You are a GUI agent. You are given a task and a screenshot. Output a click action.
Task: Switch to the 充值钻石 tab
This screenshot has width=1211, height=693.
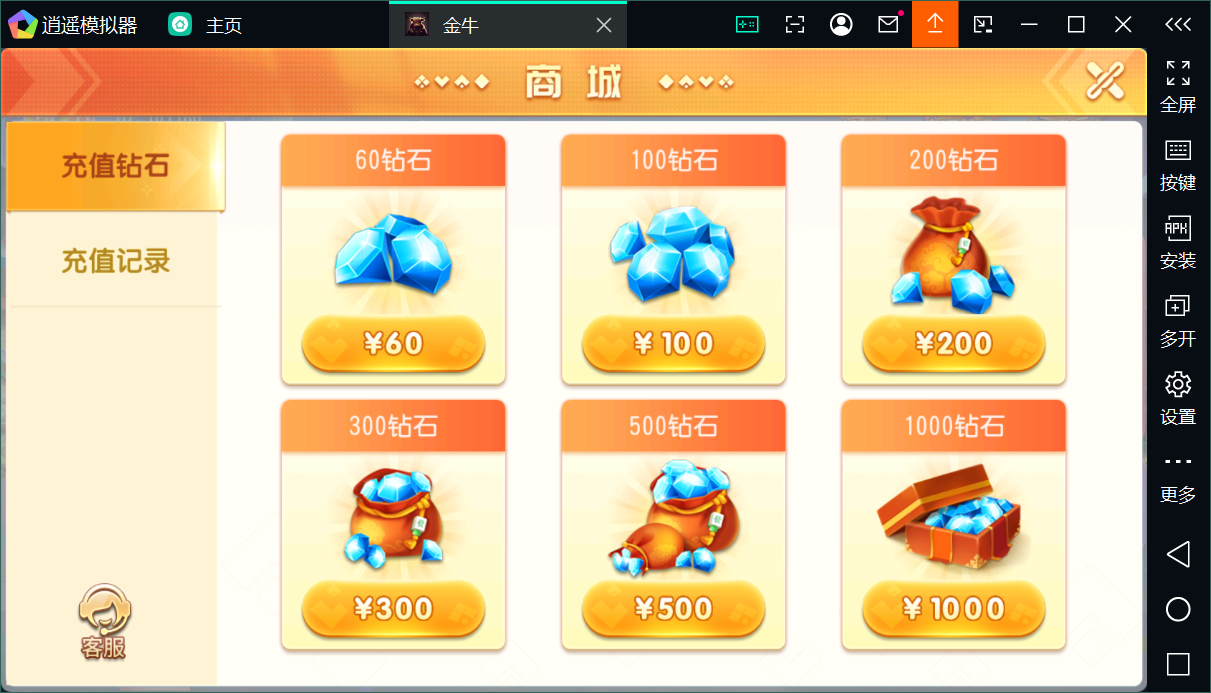click(x=115, y=166)
